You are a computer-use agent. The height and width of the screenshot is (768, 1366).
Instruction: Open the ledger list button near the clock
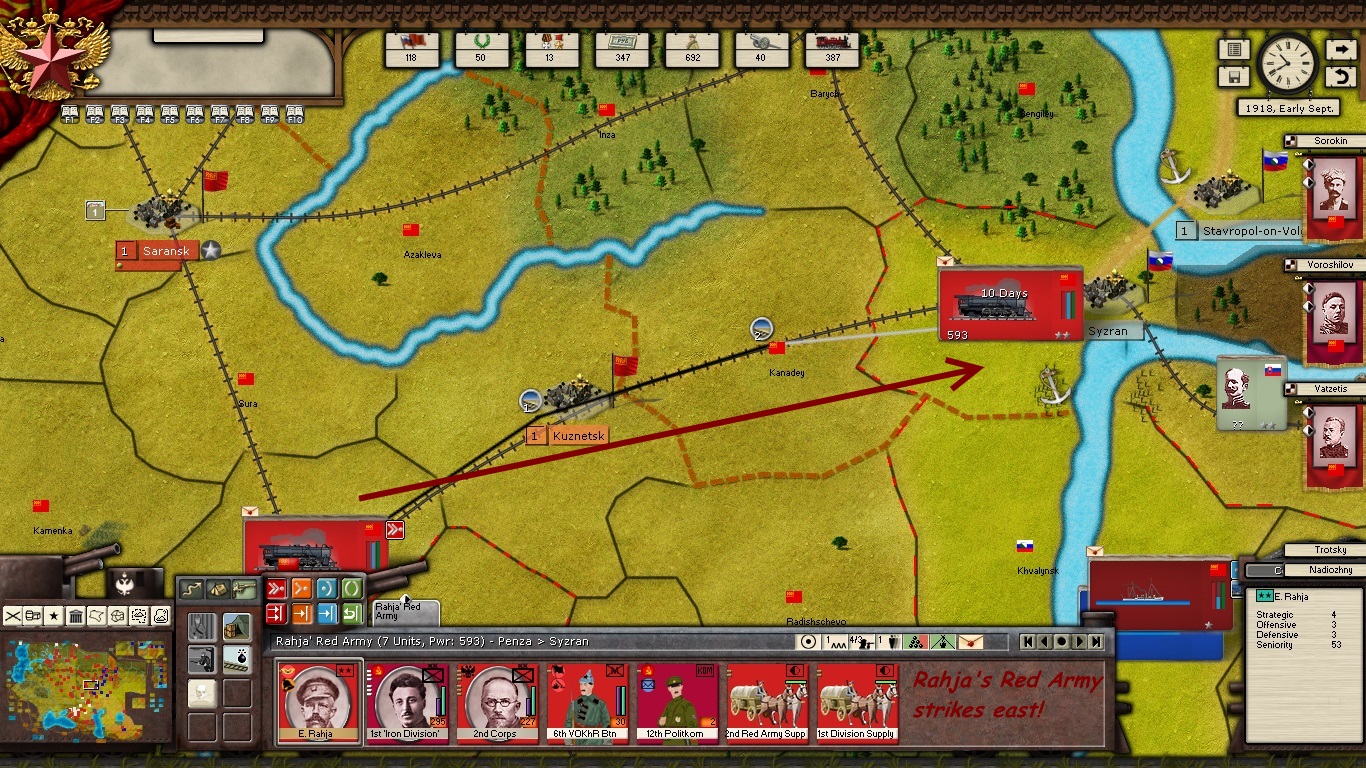[1233, 50]
